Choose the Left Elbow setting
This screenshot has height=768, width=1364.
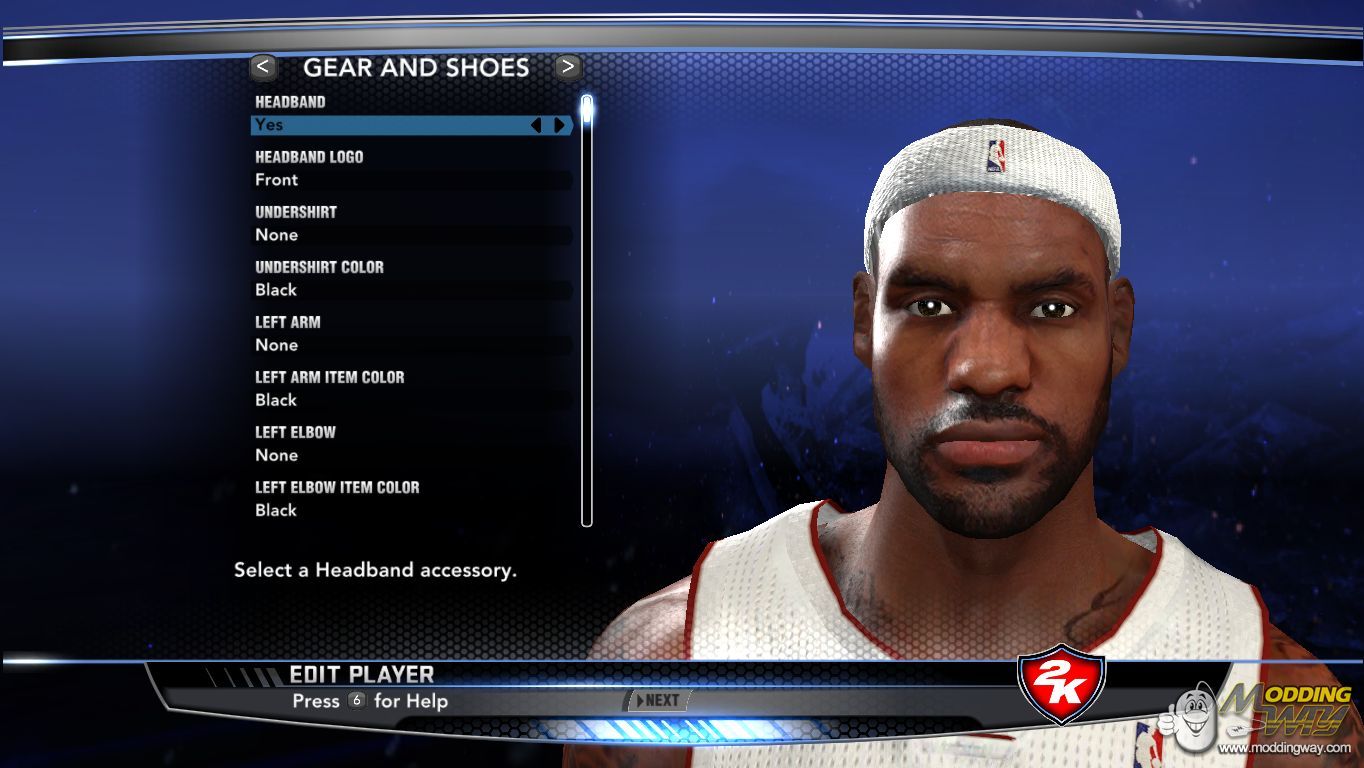coord(410,455)
